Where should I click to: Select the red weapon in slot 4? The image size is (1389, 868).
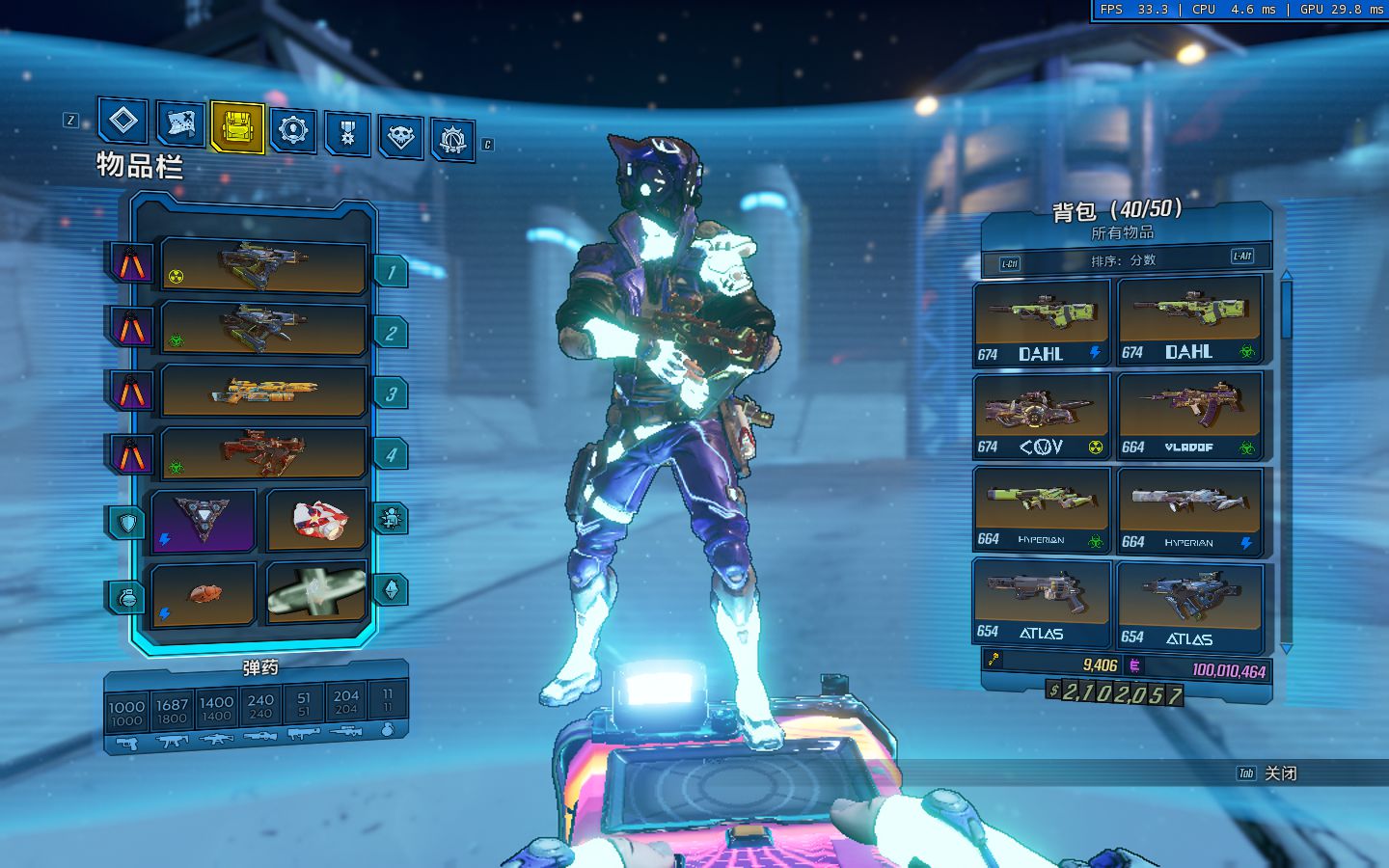click(x=263, y=452)
